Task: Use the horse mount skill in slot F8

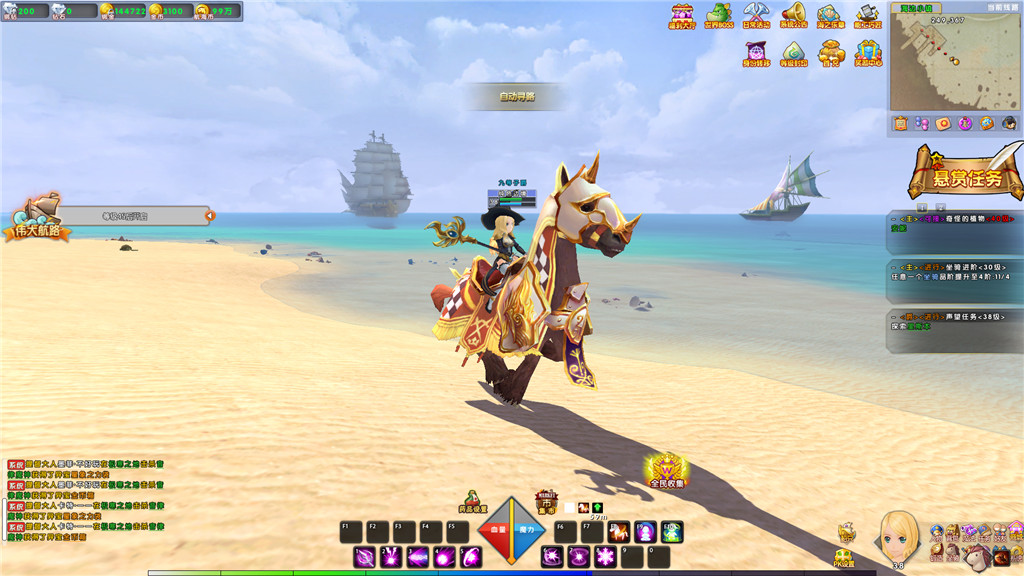Action: coord(619,532)
